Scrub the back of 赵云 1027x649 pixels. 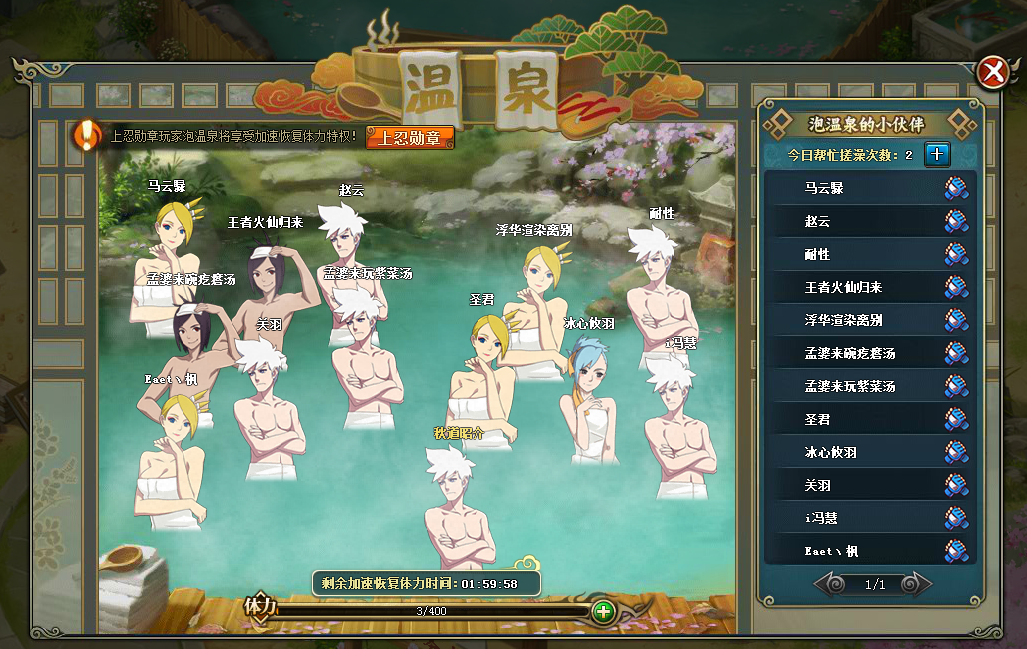[x=956, y=221]
